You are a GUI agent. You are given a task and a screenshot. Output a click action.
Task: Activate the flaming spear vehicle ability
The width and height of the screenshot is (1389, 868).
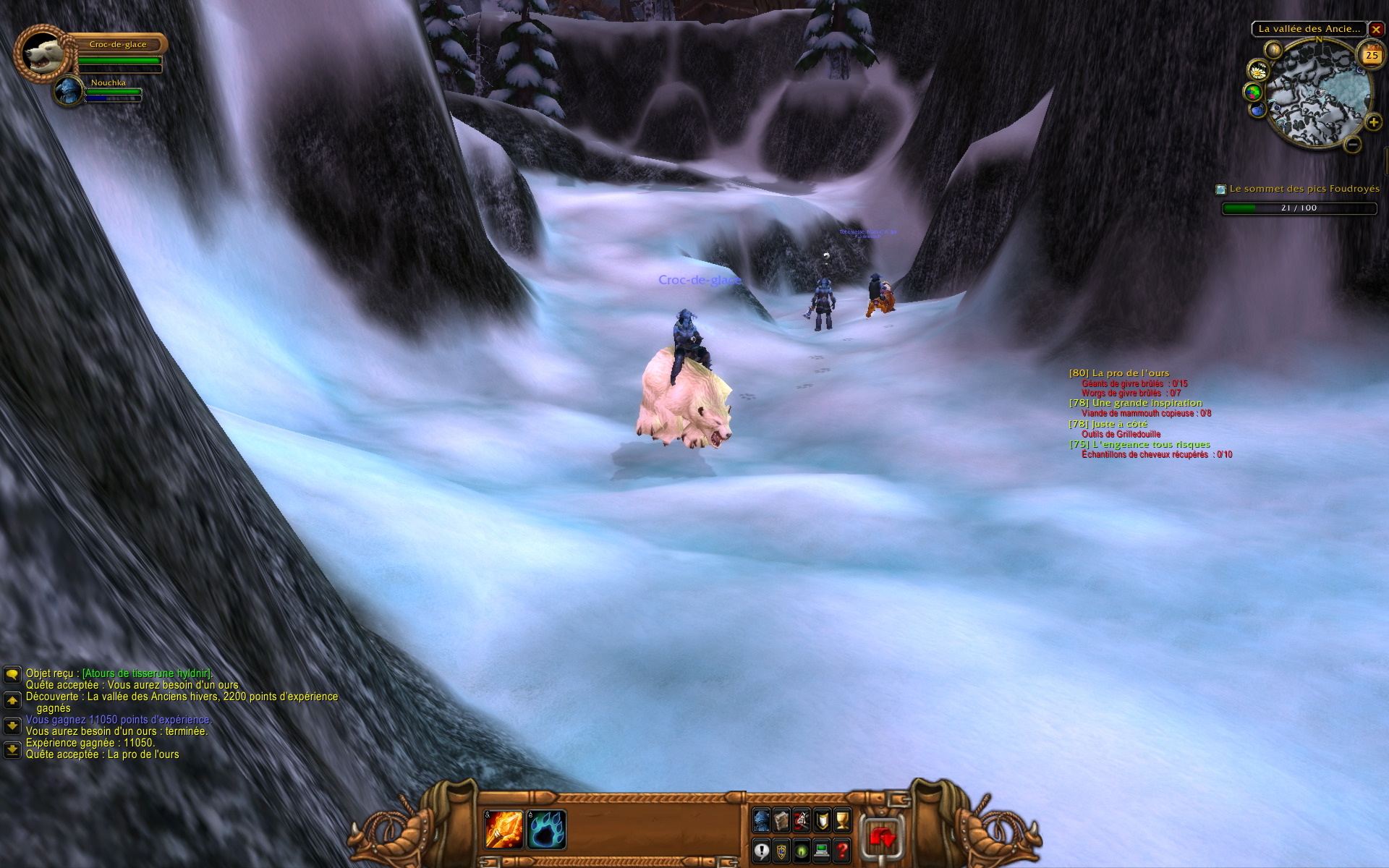click(504, 830)
